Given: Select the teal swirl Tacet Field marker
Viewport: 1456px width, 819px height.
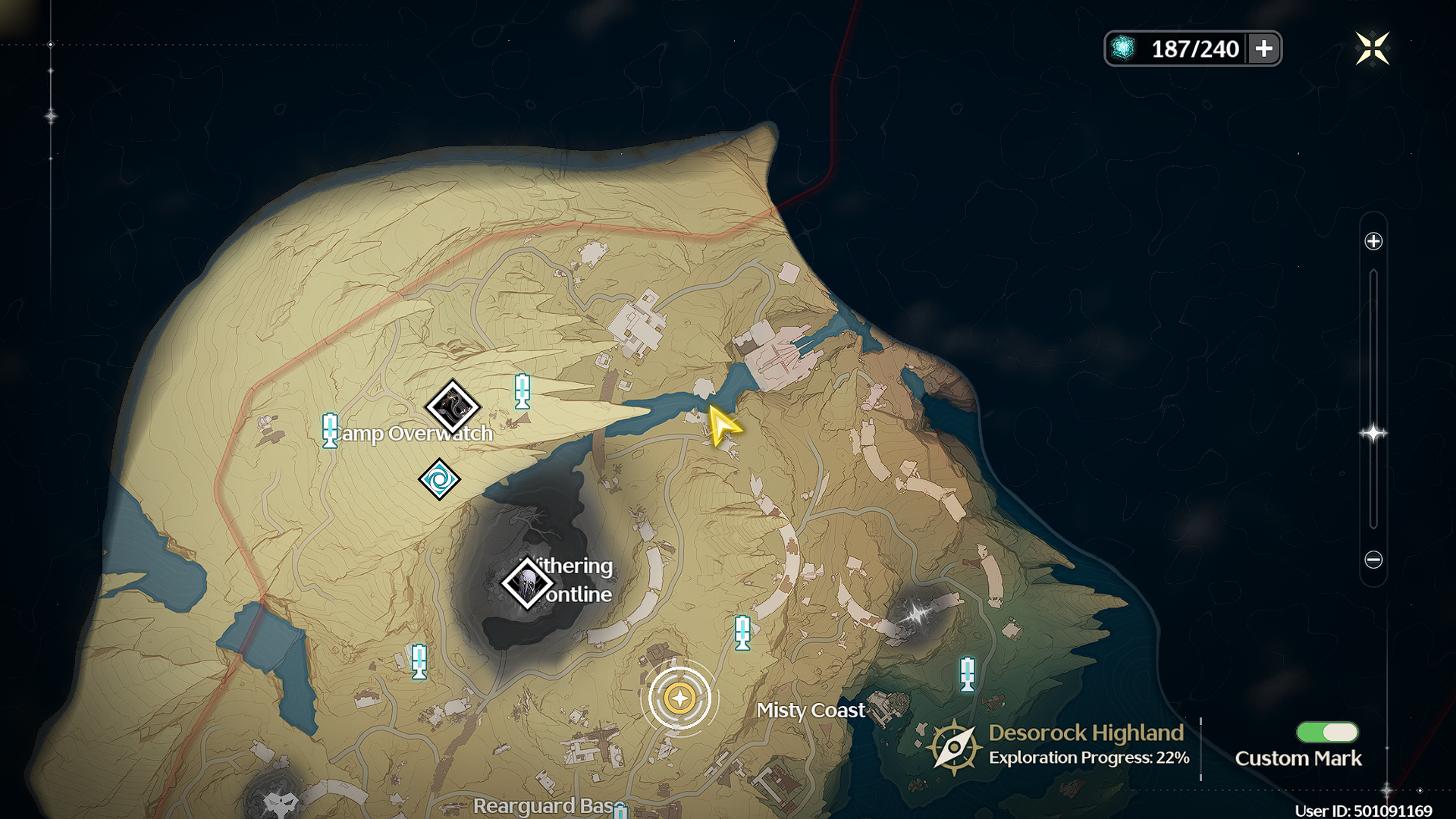Looking at the screenshot, I should (x=439, y=479).
